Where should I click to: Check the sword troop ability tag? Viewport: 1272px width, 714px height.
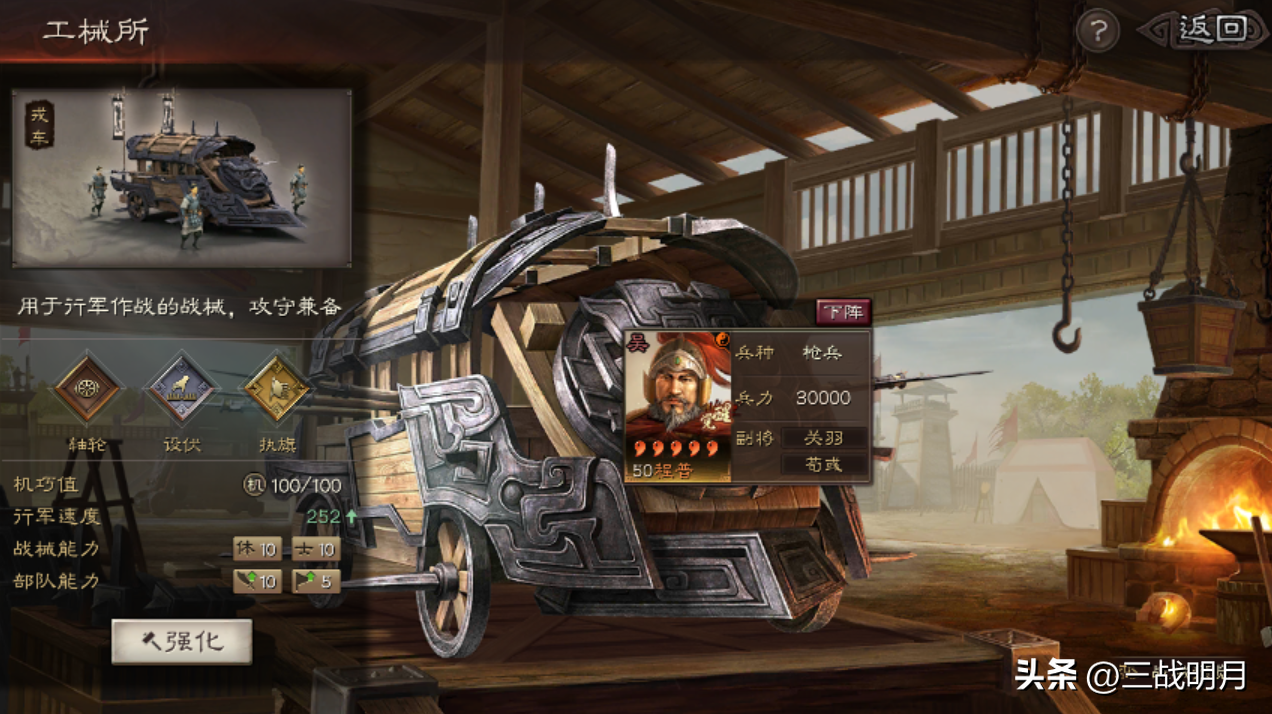coord(256,581)
